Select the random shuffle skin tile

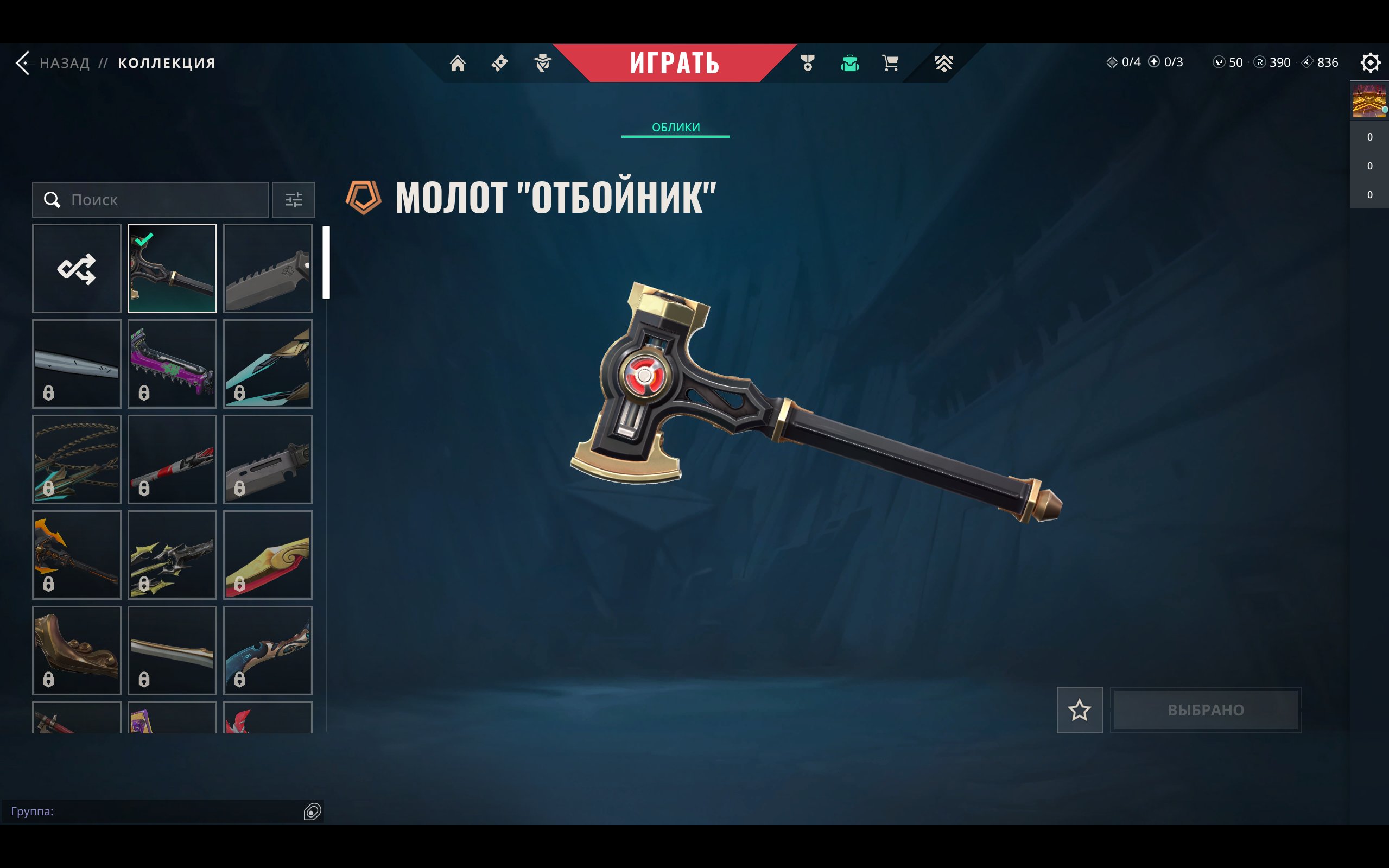[x=77, y=268]
